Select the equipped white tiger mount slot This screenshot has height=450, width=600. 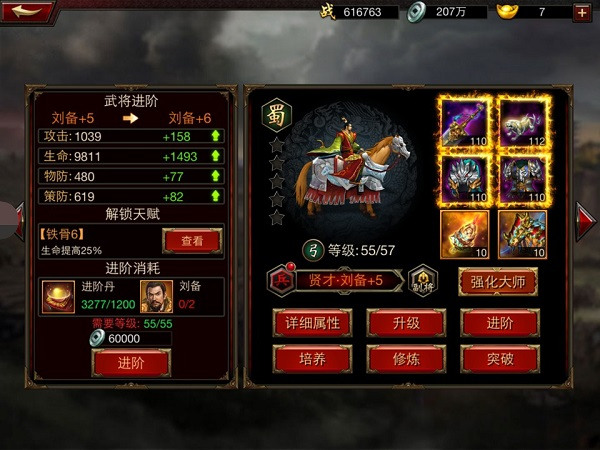pos(522,122)
